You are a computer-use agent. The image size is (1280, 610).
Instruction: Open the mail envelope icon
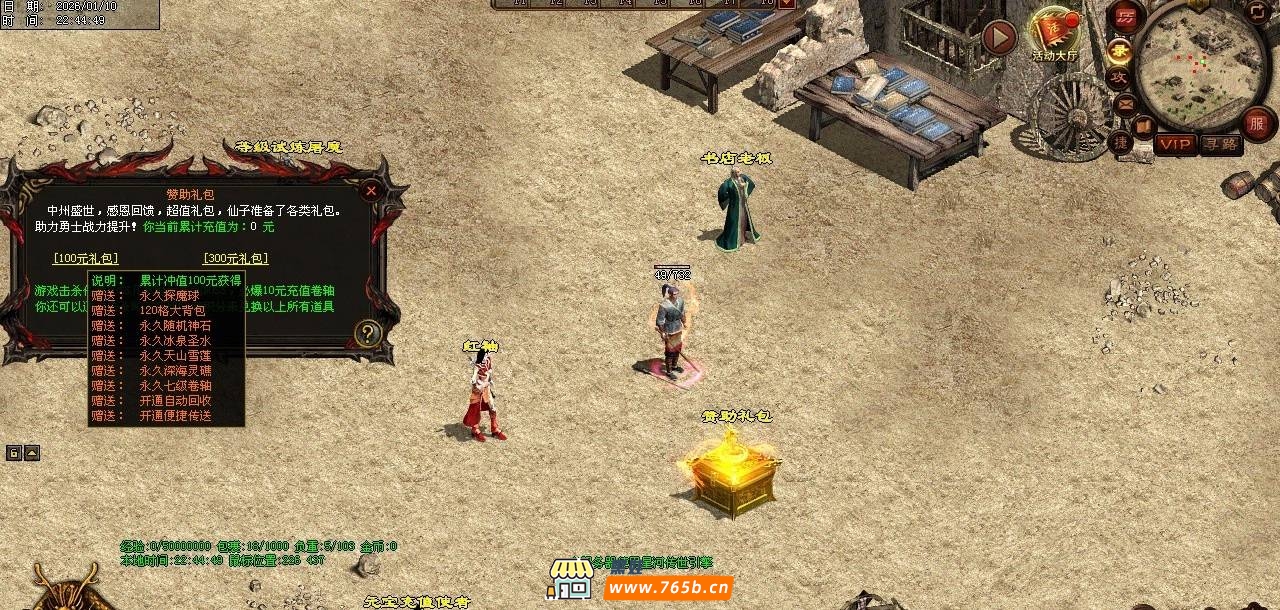(x=1126, y=103)
